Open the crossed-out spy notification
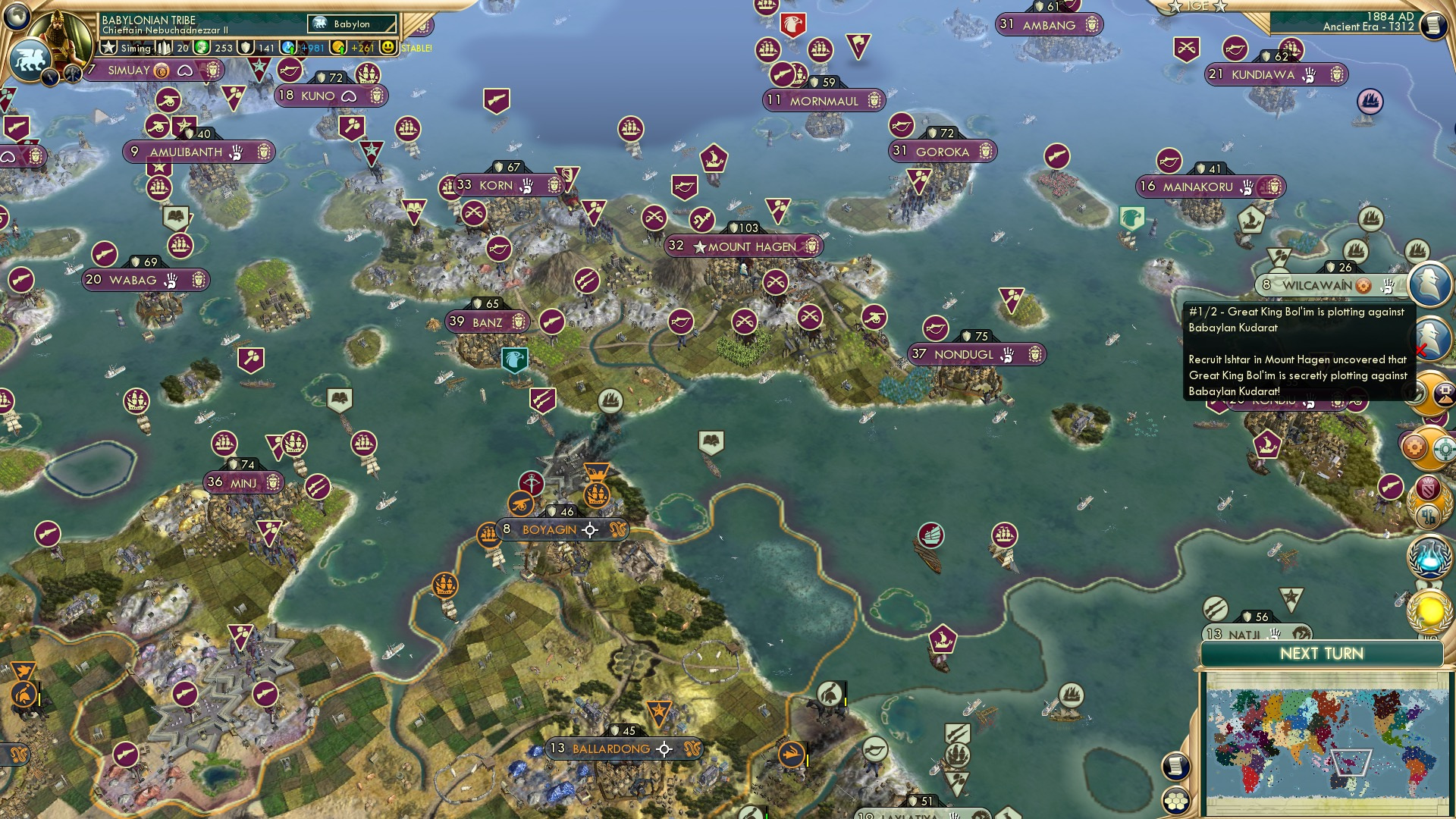 [1429, 337]
